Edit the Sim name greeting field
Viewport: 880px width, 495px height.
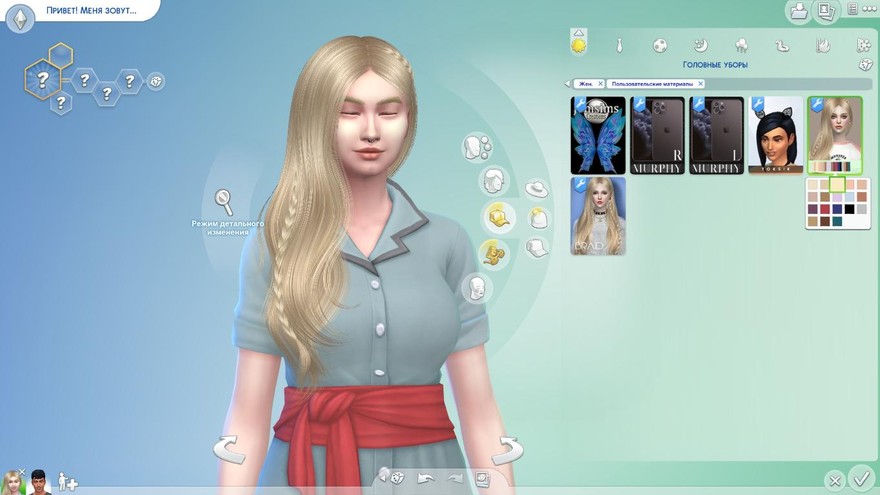pos(90,12)
